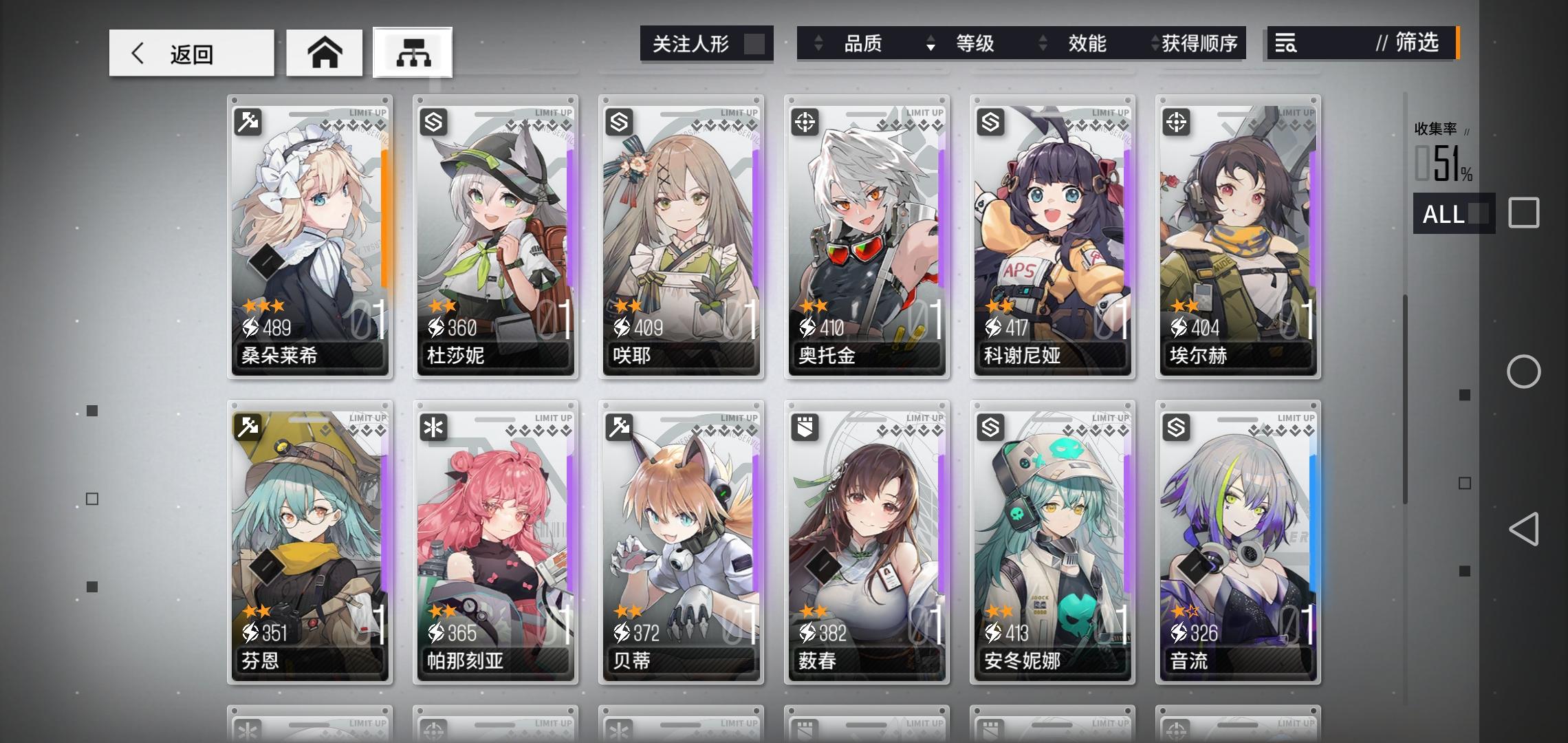Open the 获得顺序 sort order control
1568x743 pixels.
coord(1153,44)
